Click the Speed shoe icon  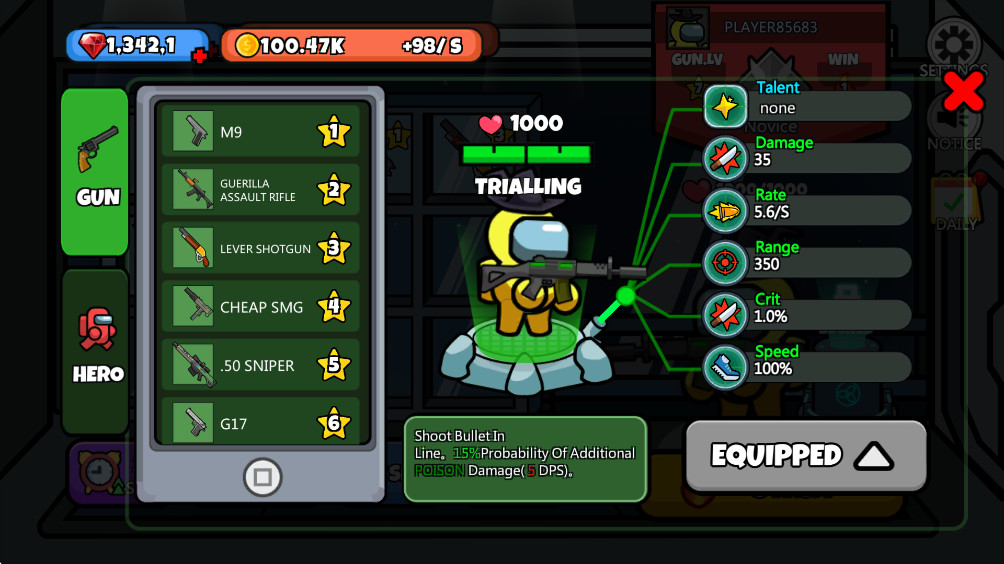pyautogui.click(x=725, y=366)
